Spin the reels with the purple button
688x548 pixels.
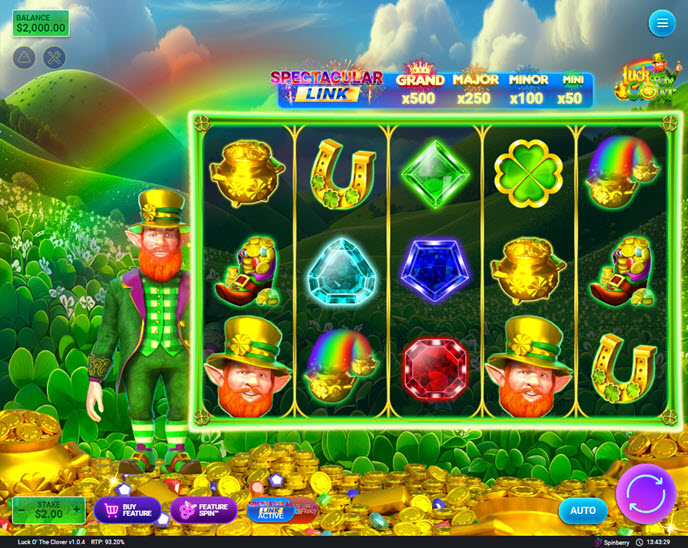click(x=646, y=494)
